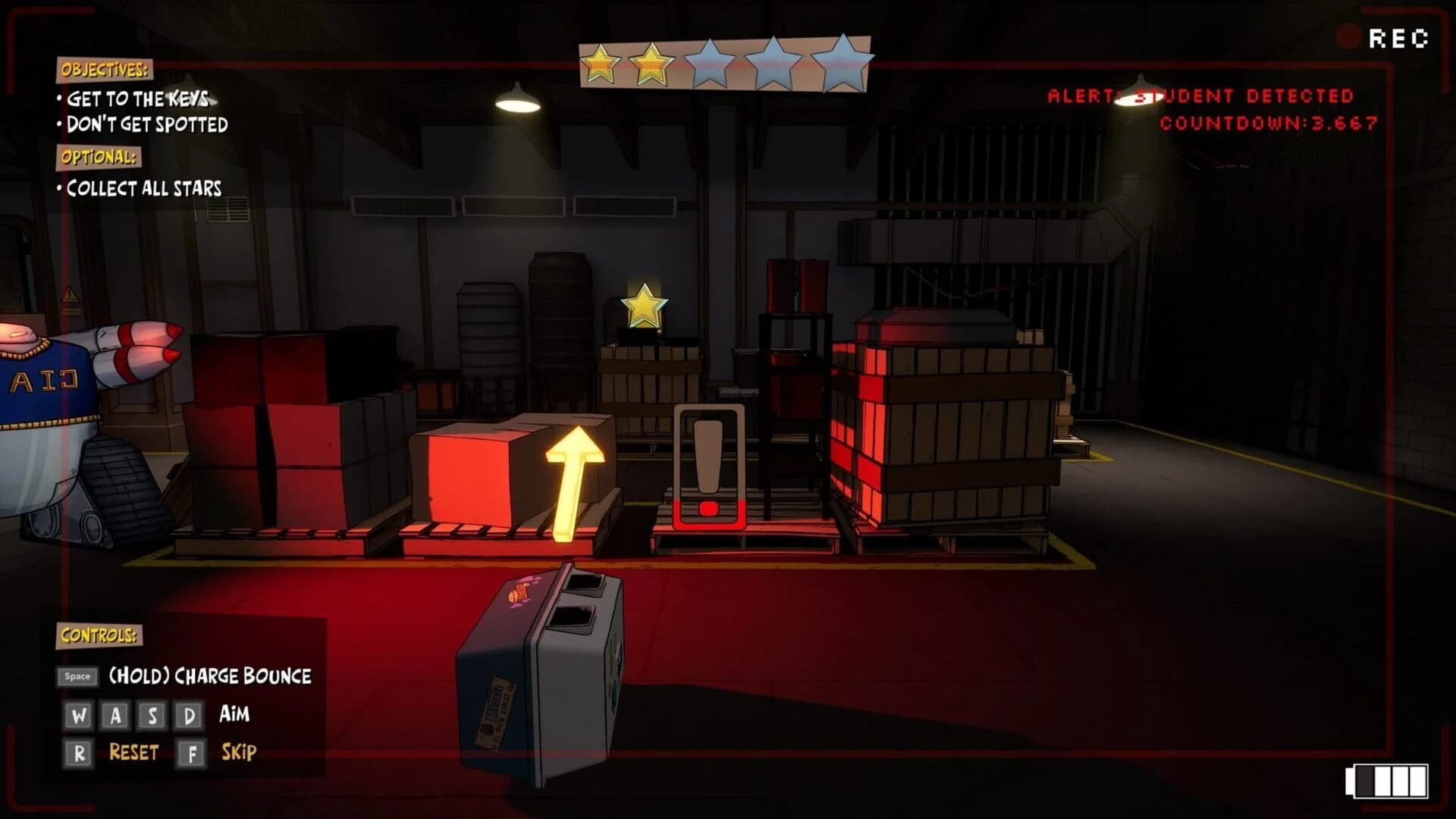Toggle the DON'T GET SPOTTED objective

(148, 125)
